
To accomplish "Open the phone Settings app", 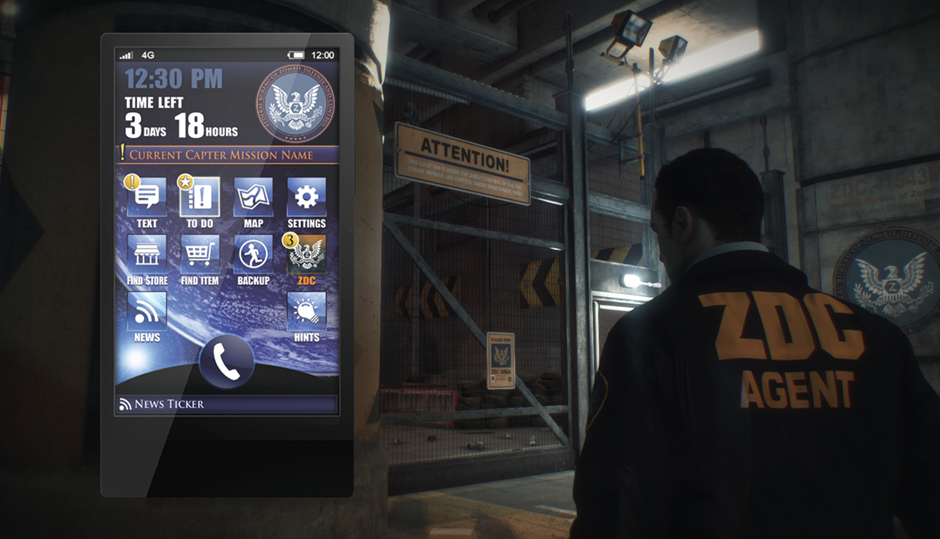I will [306, 197].
